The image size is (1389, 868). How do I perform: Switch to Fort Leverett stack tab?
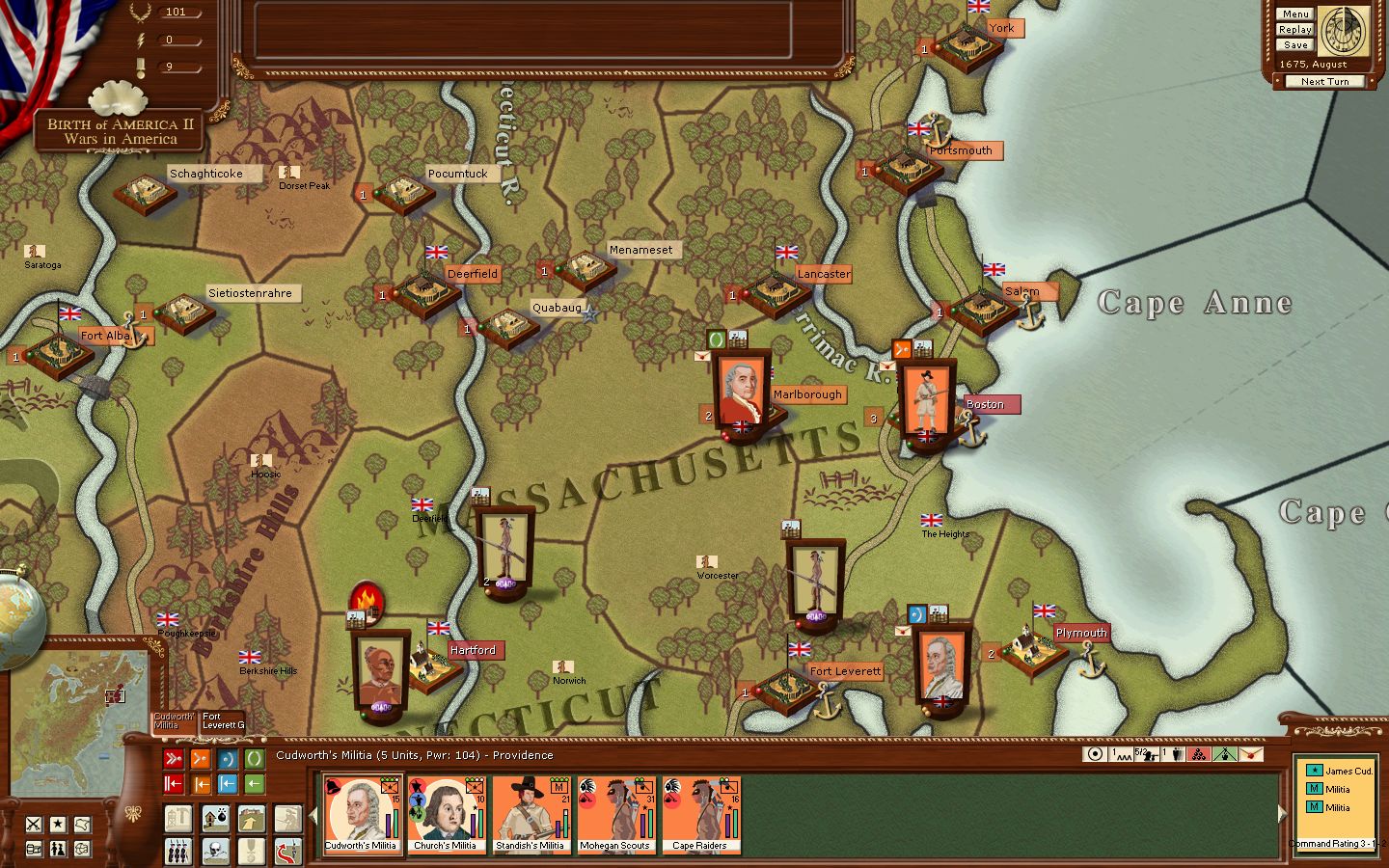click(222, 720)
